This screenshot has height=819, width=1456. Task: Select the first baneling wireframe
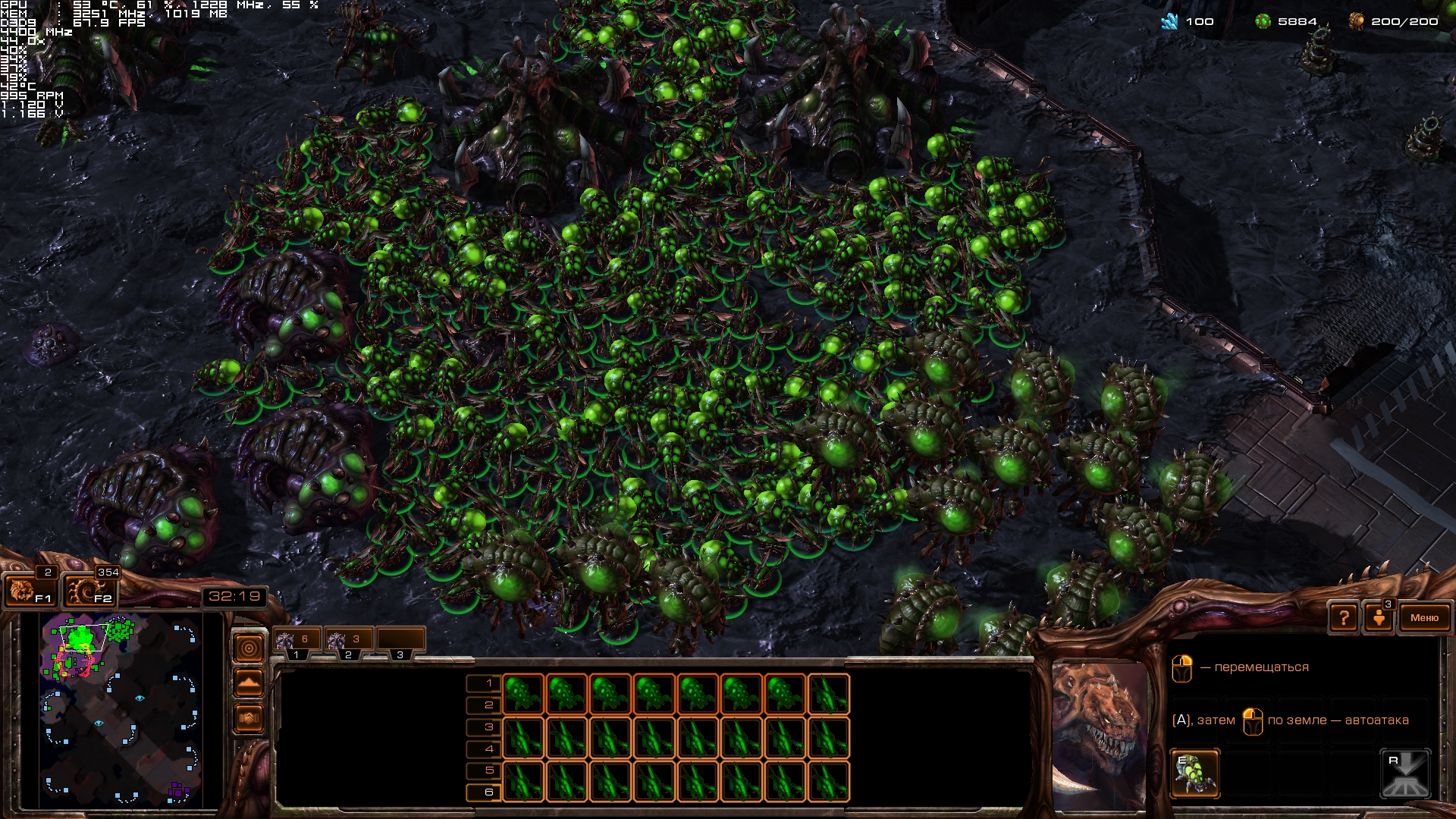click(x=523, y=694)
